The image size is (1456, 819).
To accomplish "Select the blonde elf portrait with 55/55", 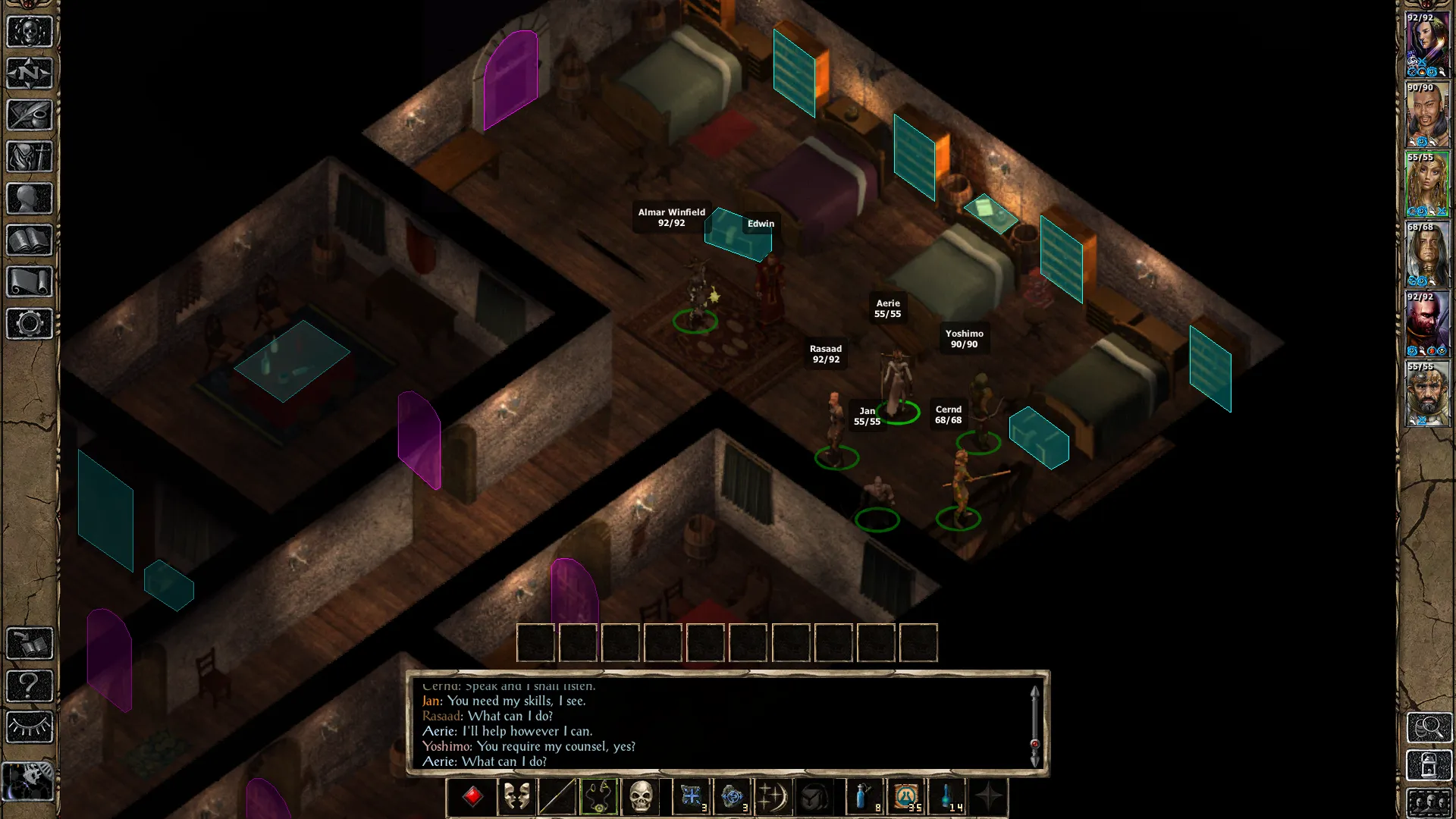I will pyautogui.click(x=1427, y=184).
